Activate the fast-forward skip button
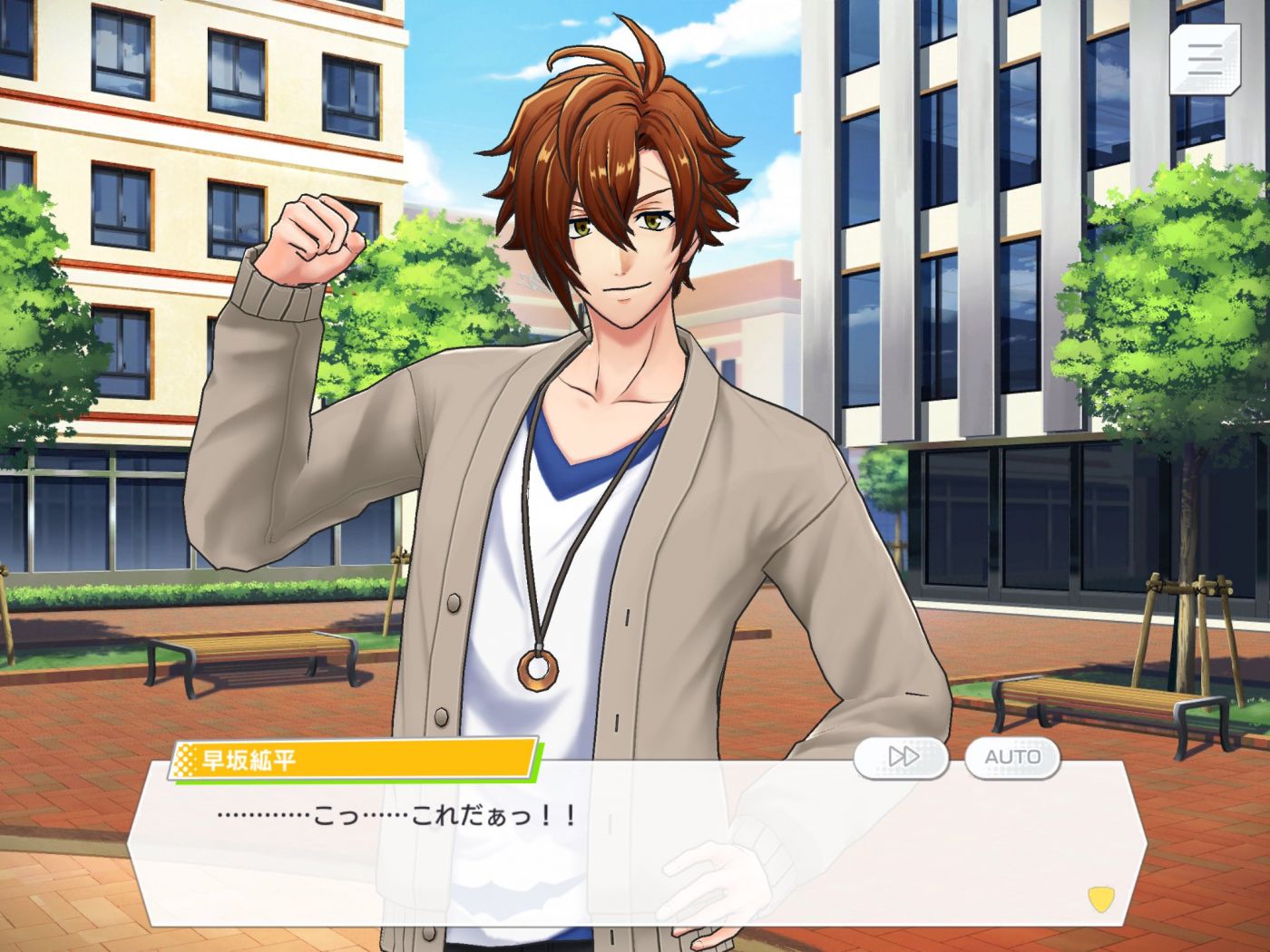Image resolution: width=1270 pixels, height=952 pixels. (x=901, y=756)
